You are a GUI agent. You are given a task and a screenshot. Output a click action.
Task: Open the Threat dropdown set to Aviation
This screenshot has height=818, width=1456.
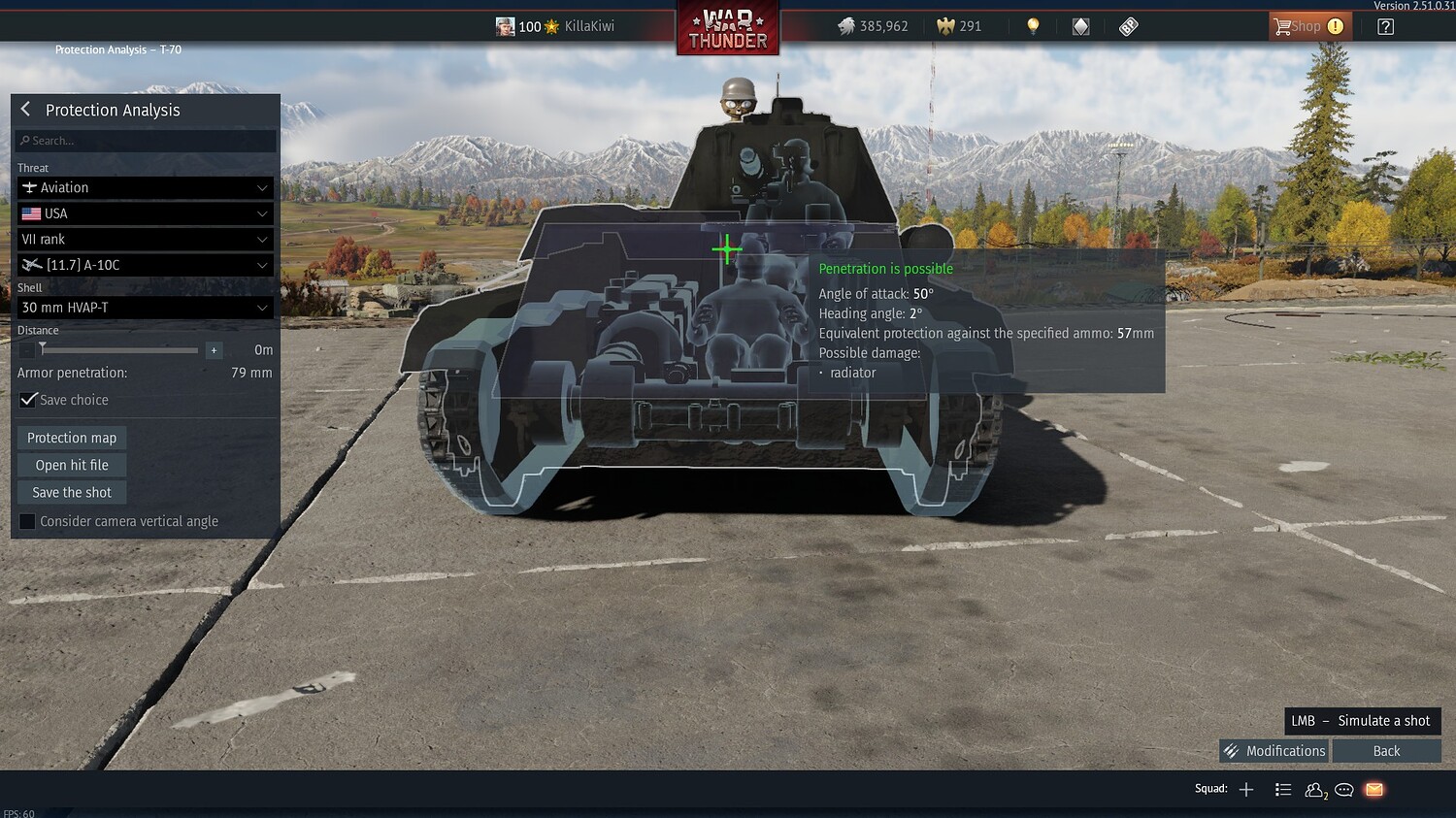coord(144,187)
